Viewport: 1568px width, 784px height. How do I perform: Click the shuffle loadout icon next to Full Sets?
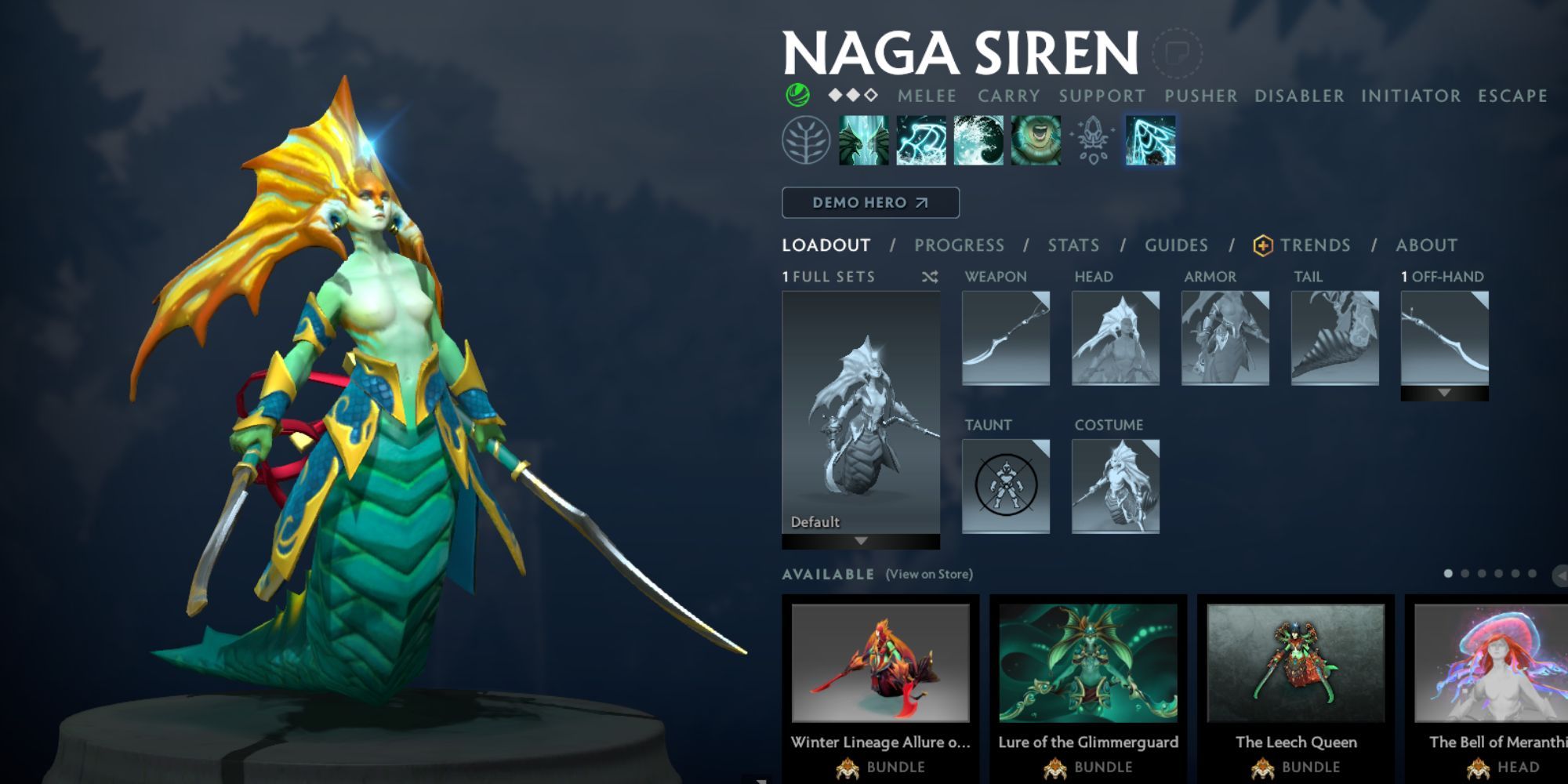(930, 276)
